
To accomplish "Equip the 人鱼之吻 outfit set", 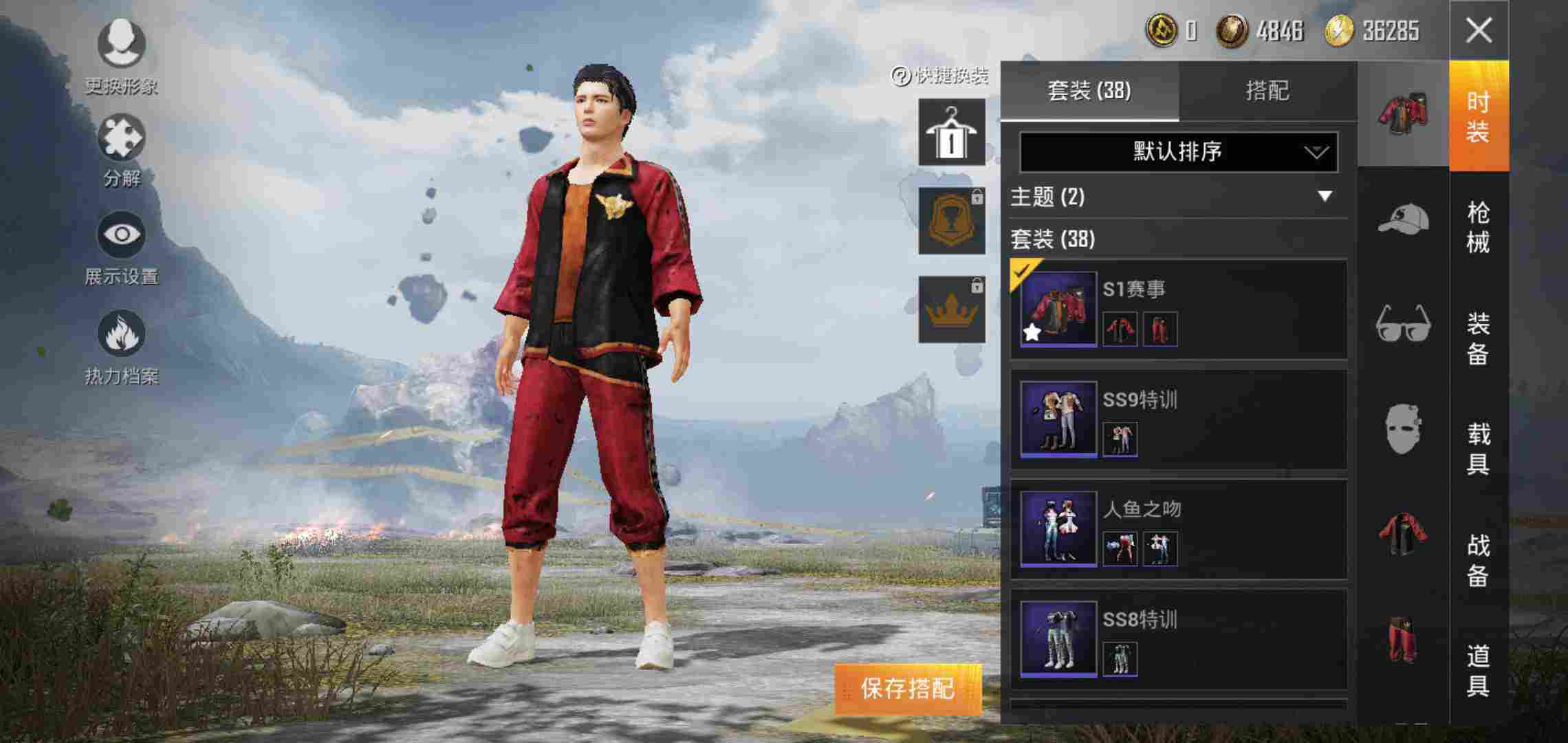I will coord(1177,529).
